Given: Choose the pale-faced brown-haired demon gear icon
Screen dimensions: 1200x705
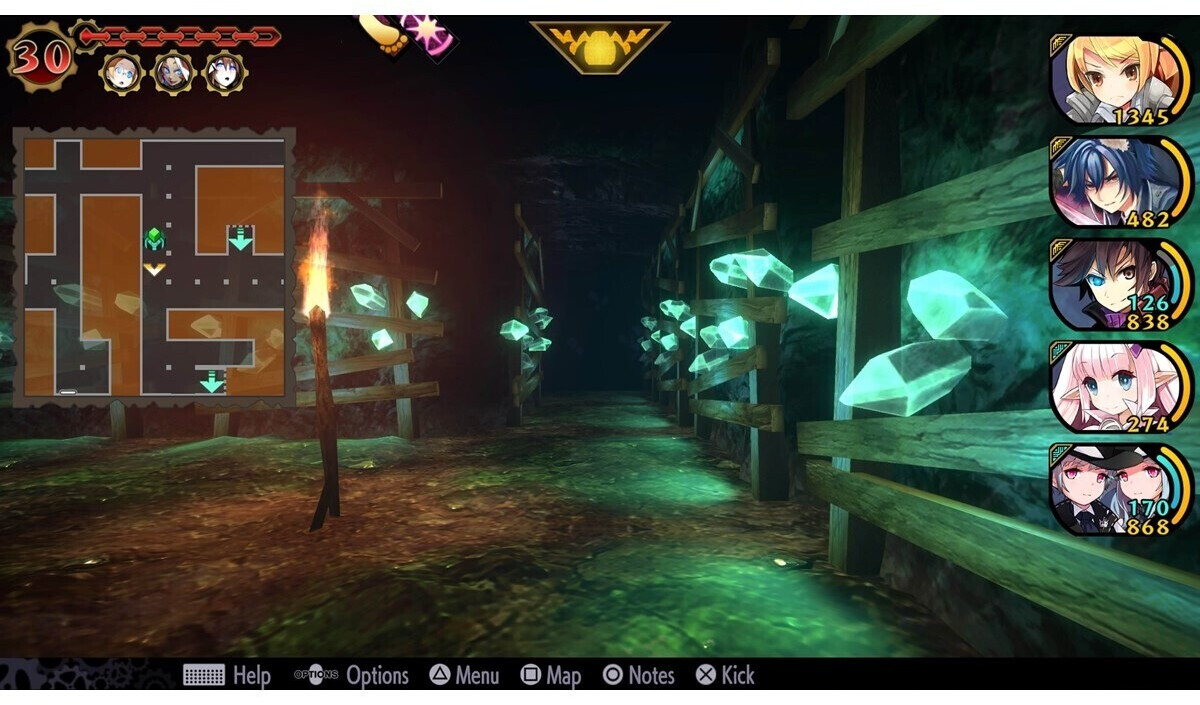Looking at the screenshot, I should pos(225,72).
